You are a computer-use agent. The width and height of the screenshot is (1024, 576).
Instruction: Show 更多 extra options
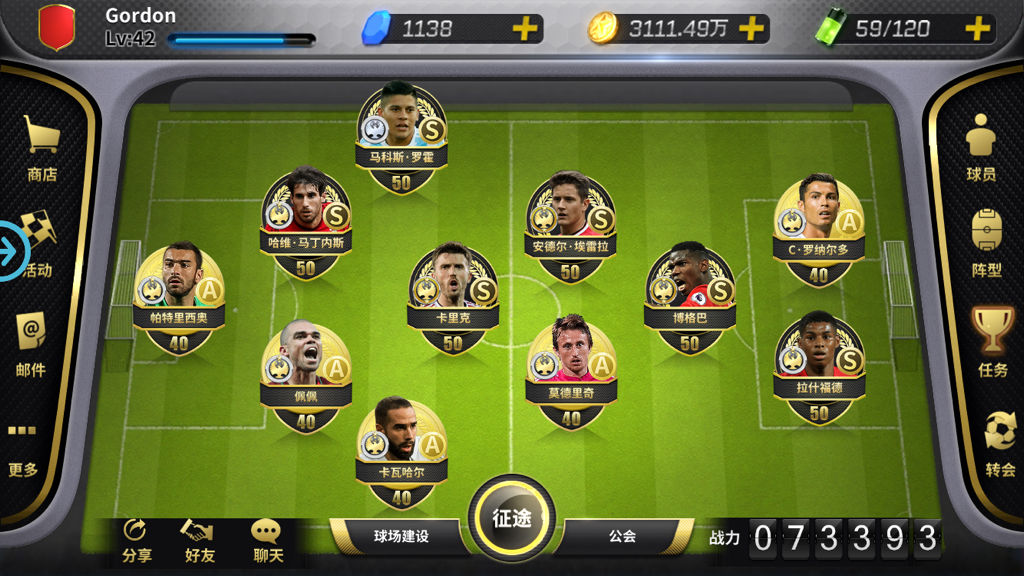tap(22, 447)
